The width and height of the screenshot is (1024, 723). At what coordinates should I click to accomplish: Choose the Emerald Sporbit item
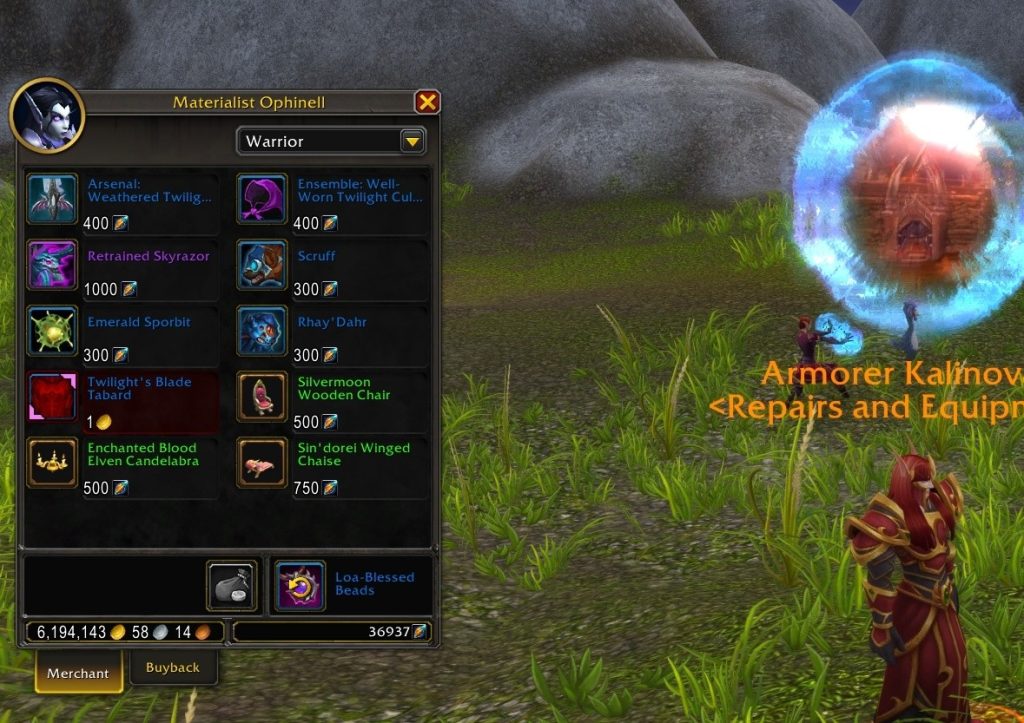(x=52, y=331)
